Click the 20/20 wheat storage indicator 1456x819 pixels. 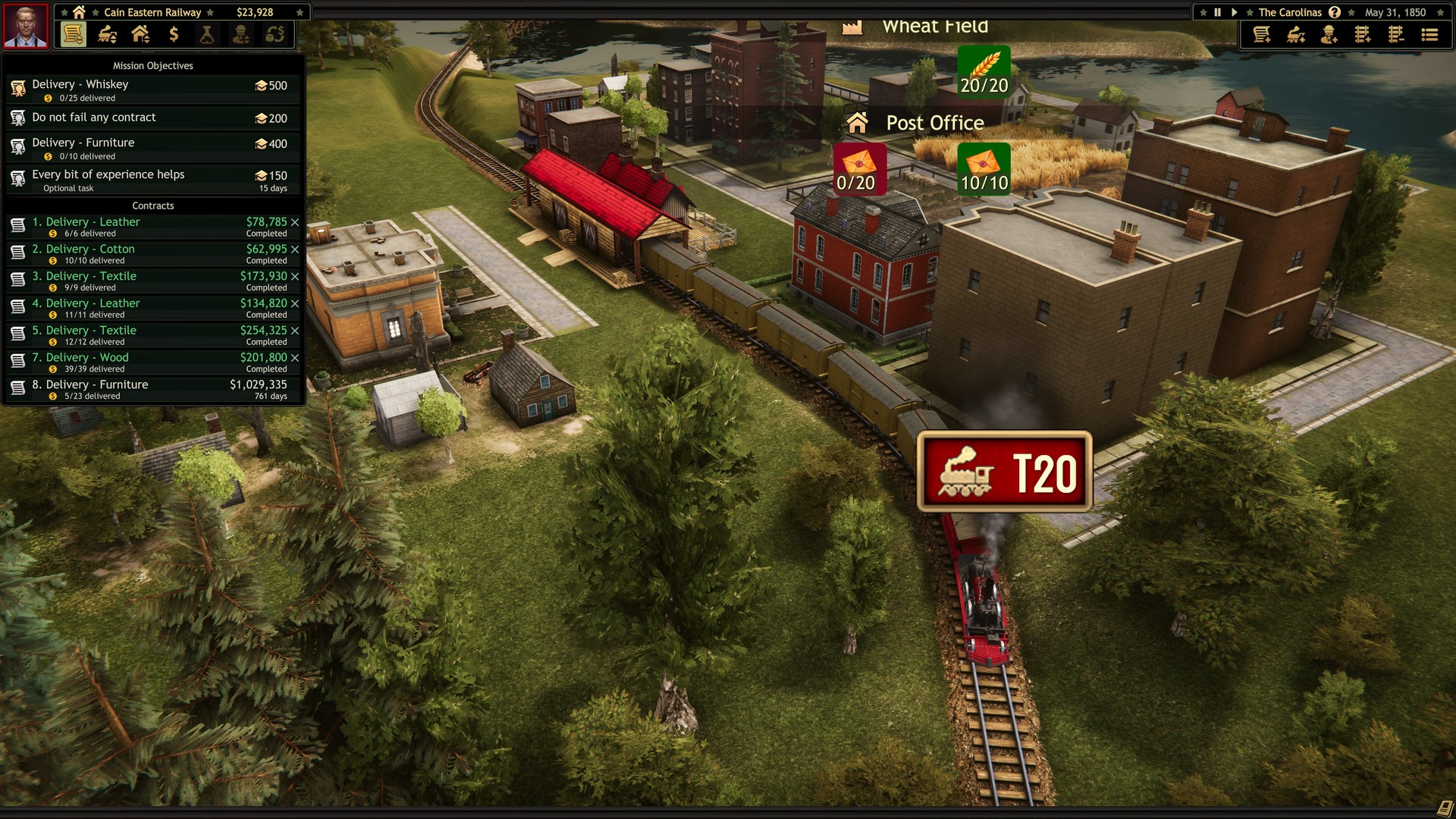pyautogui.click(x=984, y=74)
